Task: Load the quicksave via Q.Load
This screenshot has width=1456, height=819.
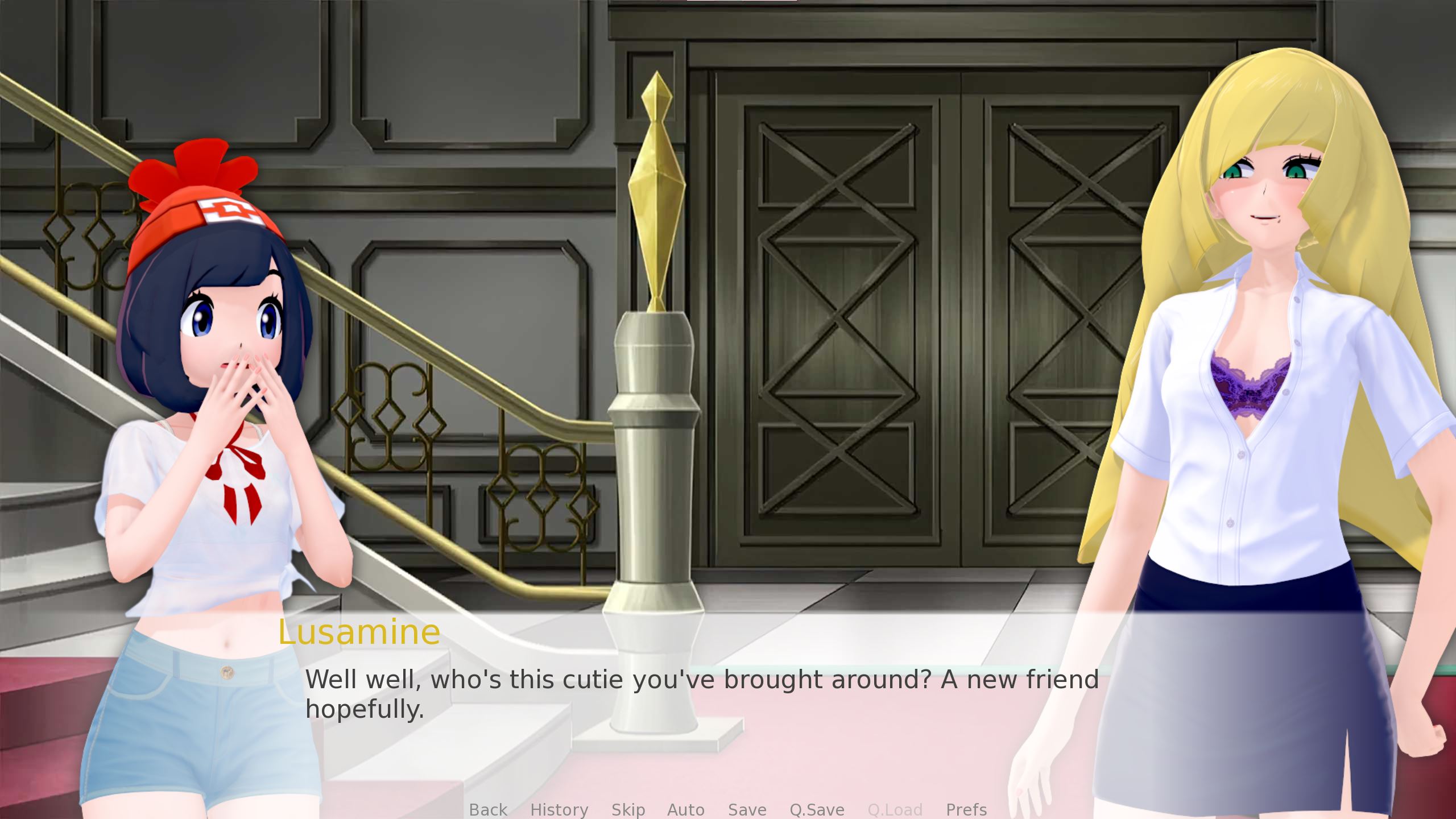Action: [895, 810]
